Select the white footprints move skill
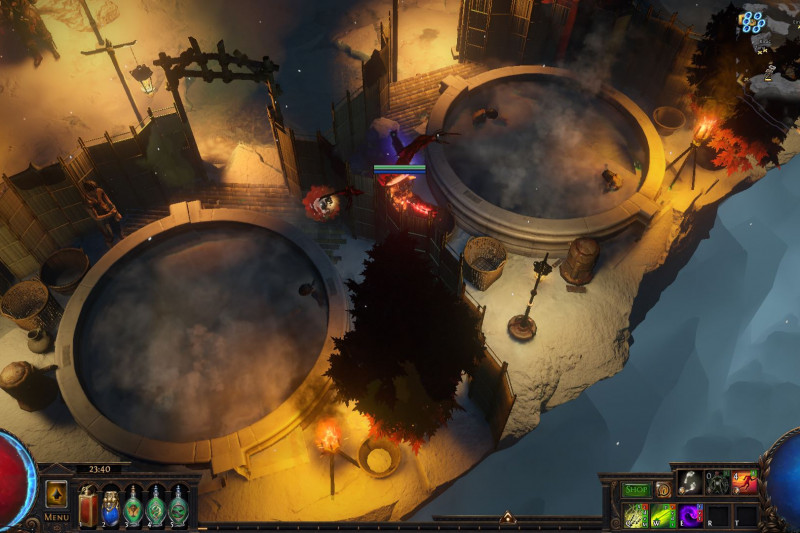 (x=690, y=482)
